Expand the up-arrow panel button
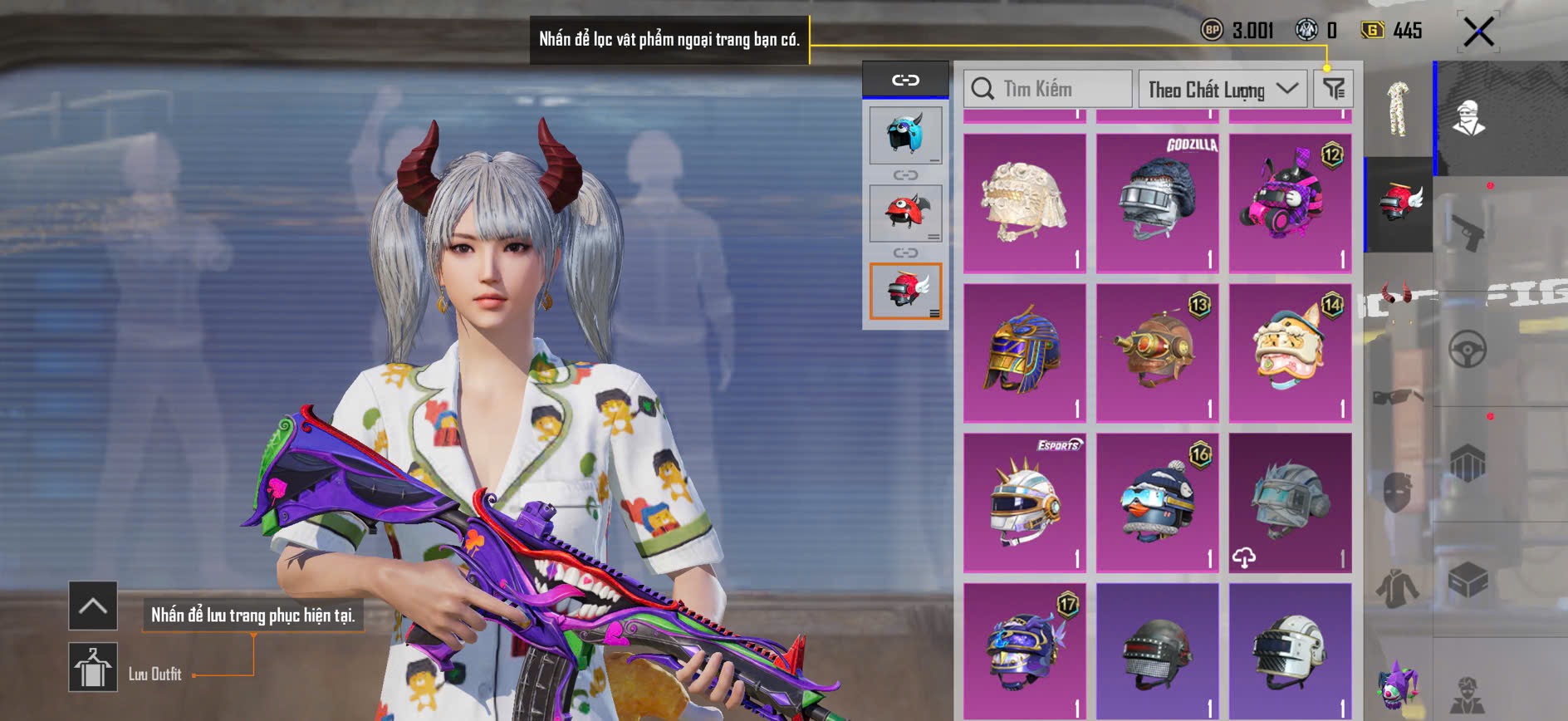Image resolution: width=1568 pixels, height=721 pixels. tap(93, 606)
